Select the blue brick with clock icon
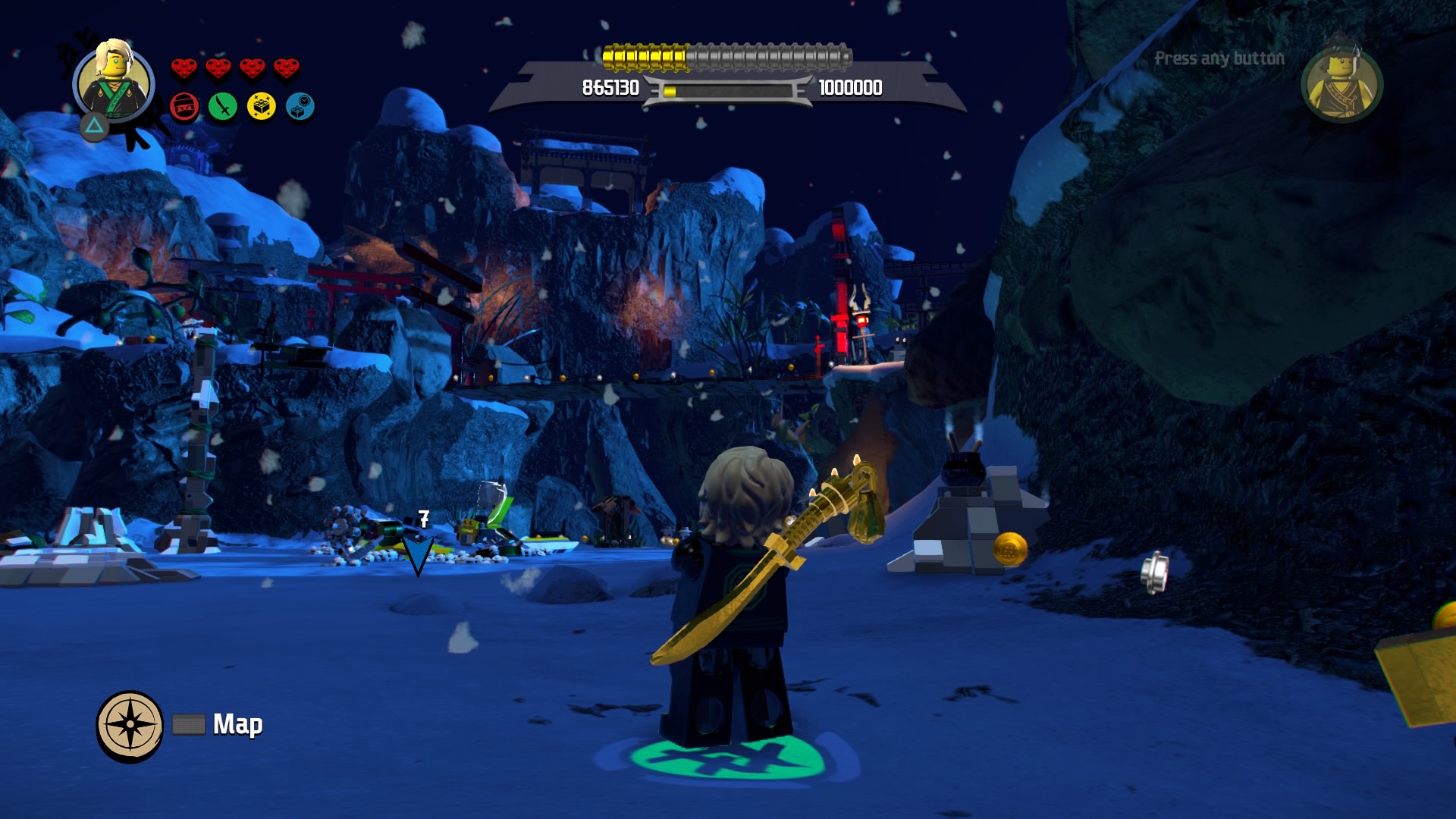Screen dimensions: 1456x819 point(300,107)
